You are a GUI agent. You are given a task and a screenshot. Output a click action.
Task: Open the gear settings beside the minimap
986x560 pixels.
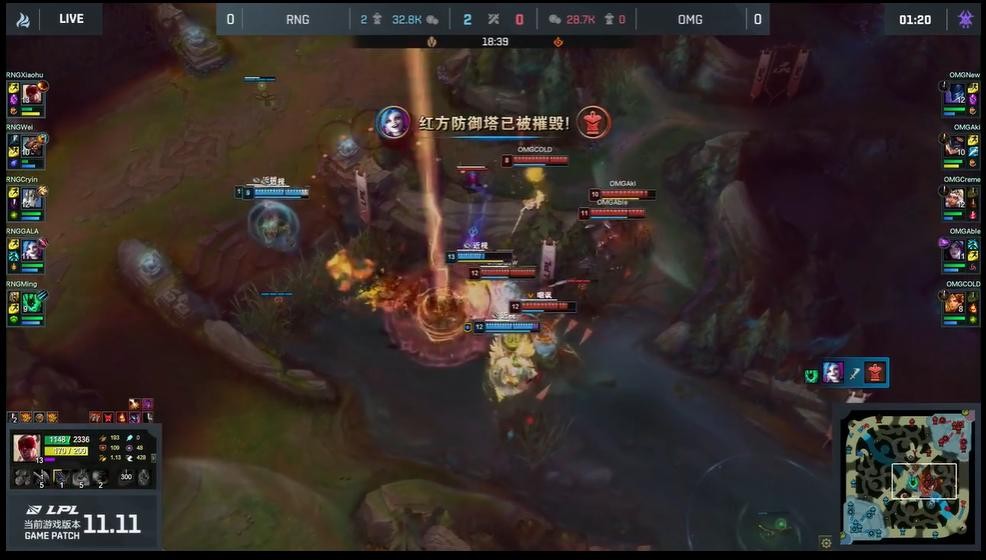[825, 542]
